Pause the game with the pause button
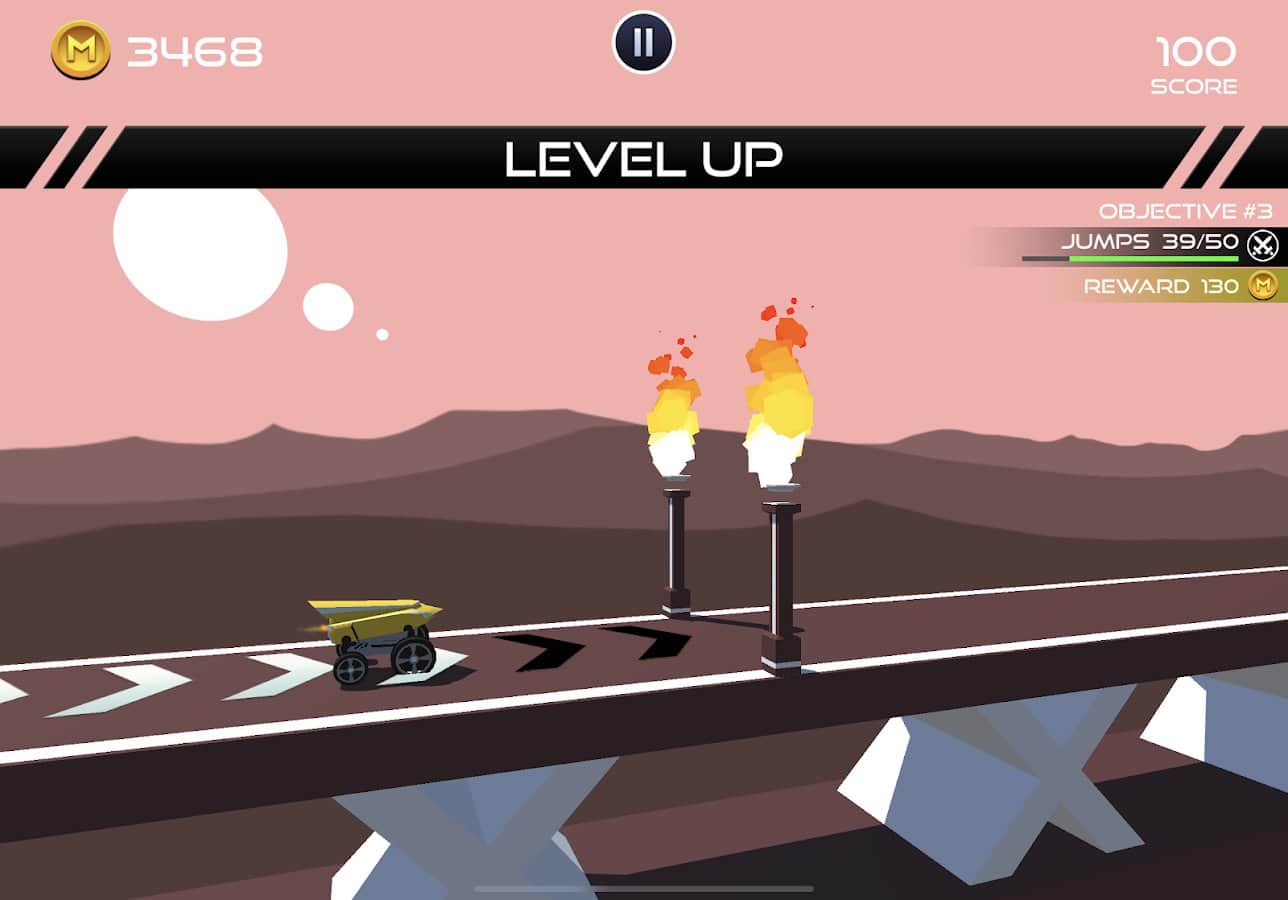Image resolution: width=1288 pixels, height=900 pixels. pos(643,43)
